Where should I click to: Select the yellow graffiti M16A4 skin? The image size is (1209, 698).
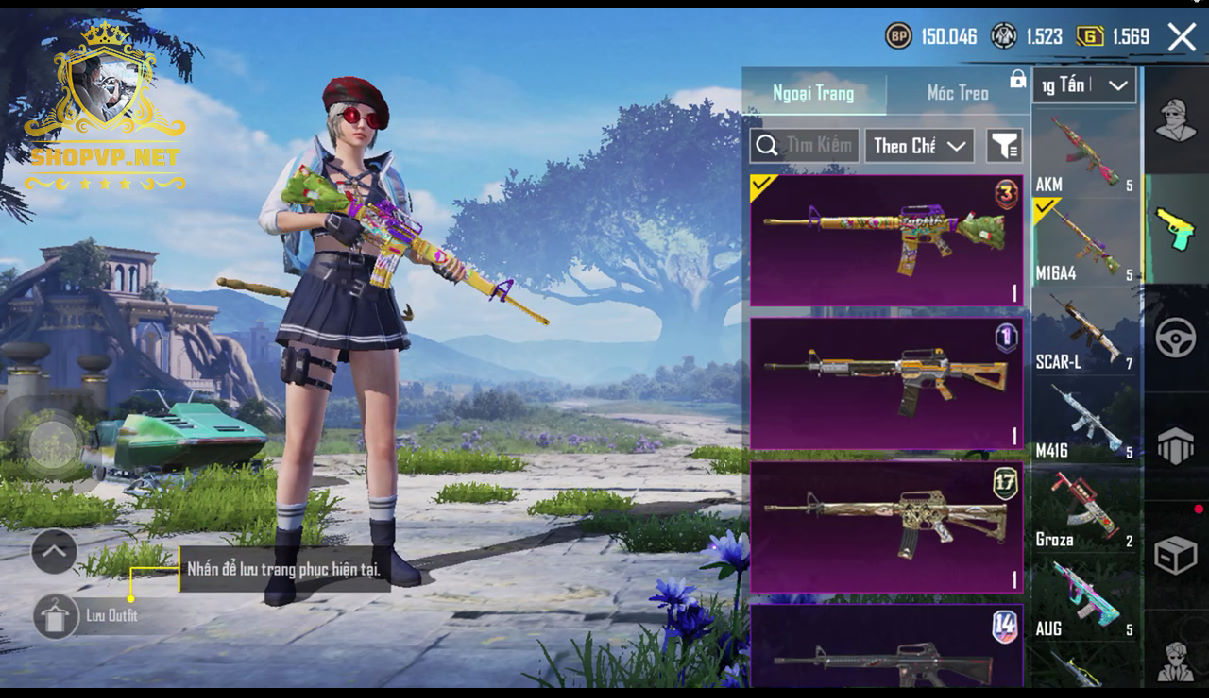point(886,240)
